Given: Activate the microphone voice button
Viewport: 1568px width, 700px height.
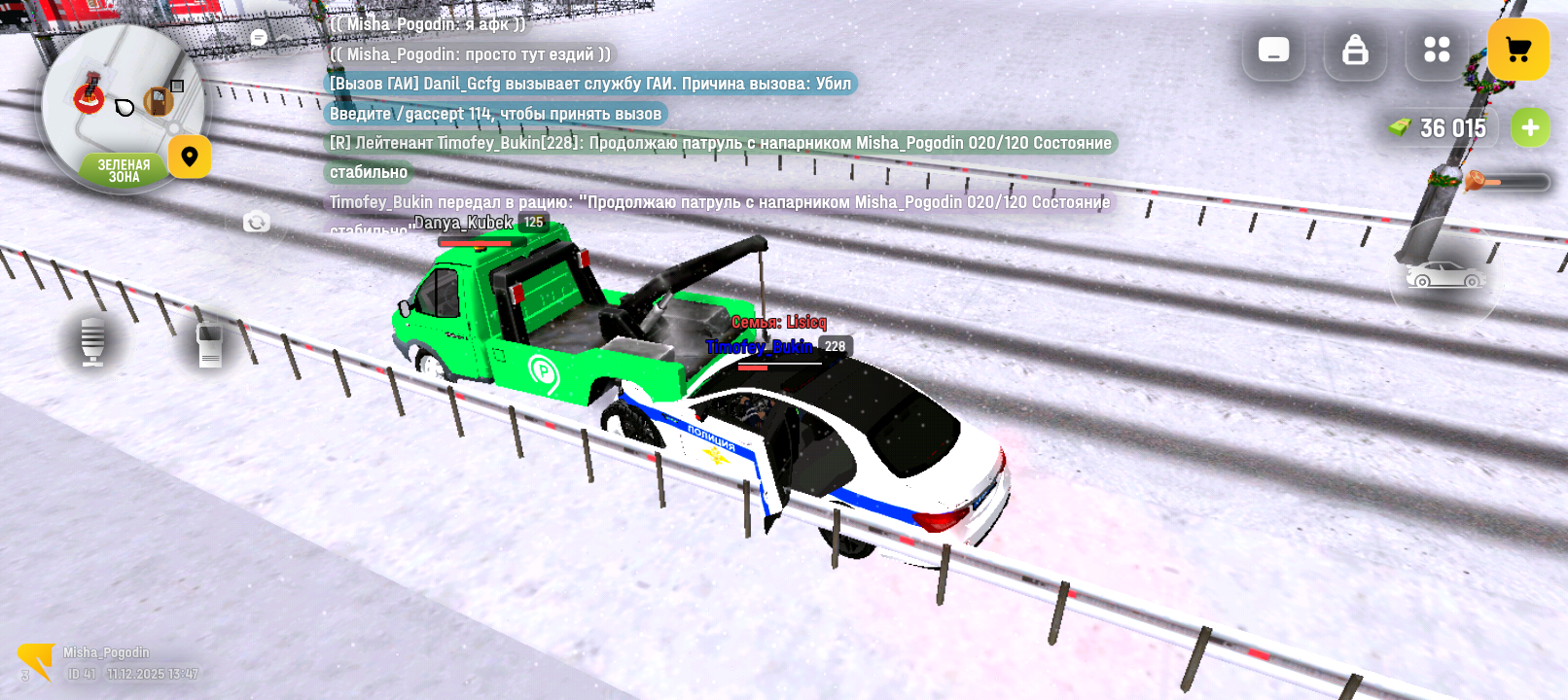Looking at the screenshot, I should [x=93, y=341].
